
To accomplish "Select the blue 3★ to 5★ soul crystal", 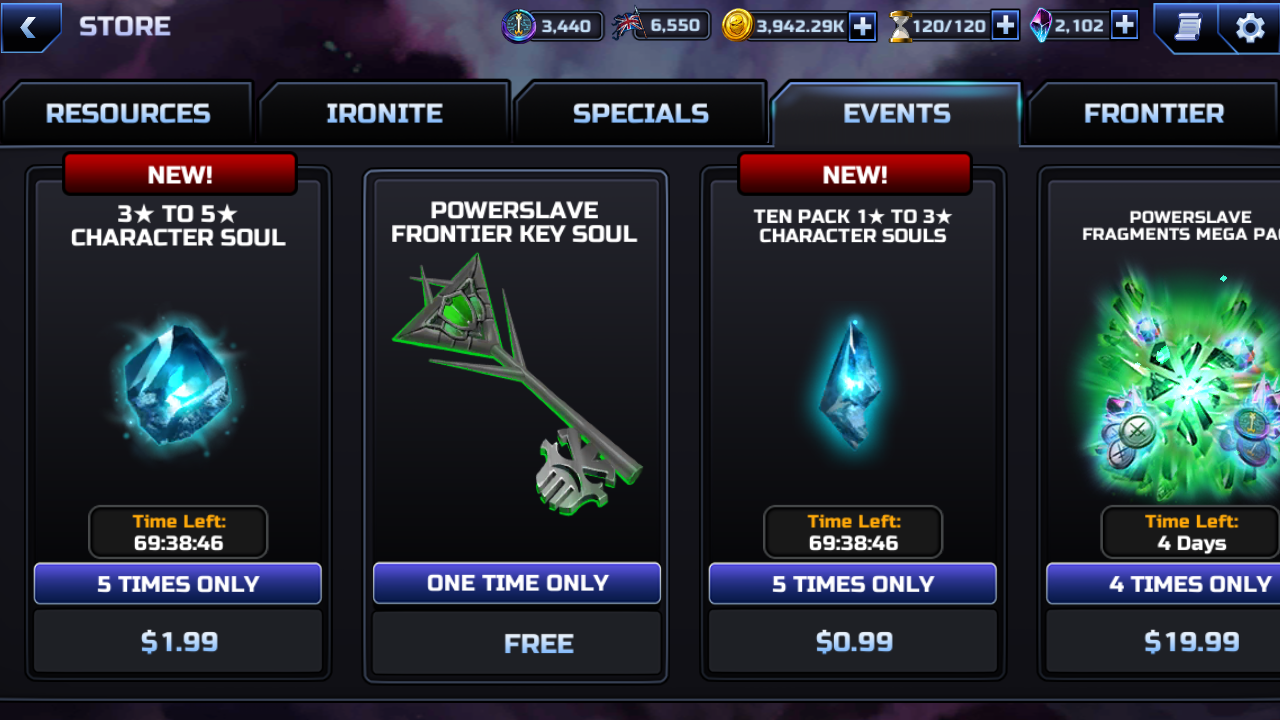I will pyautogui.click(x=178, y=385).
